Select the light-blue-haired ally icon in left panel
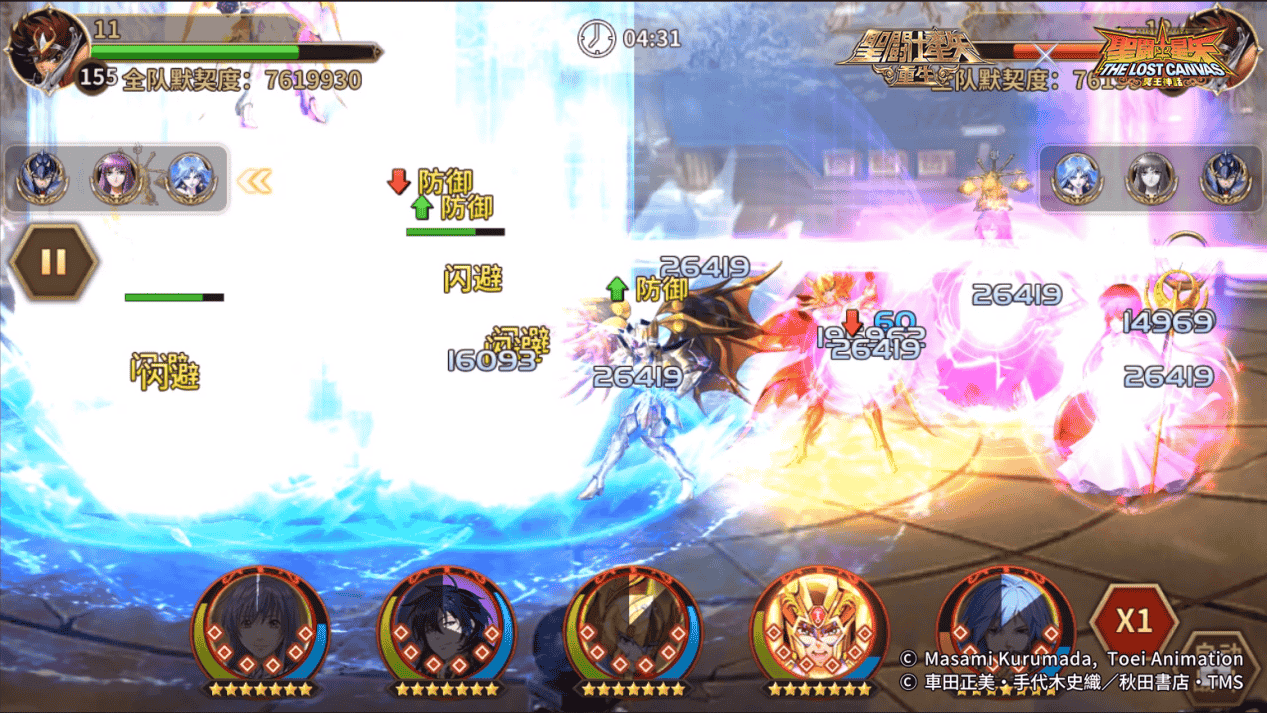Screen dimensions: 1267x713 point(190,179)
